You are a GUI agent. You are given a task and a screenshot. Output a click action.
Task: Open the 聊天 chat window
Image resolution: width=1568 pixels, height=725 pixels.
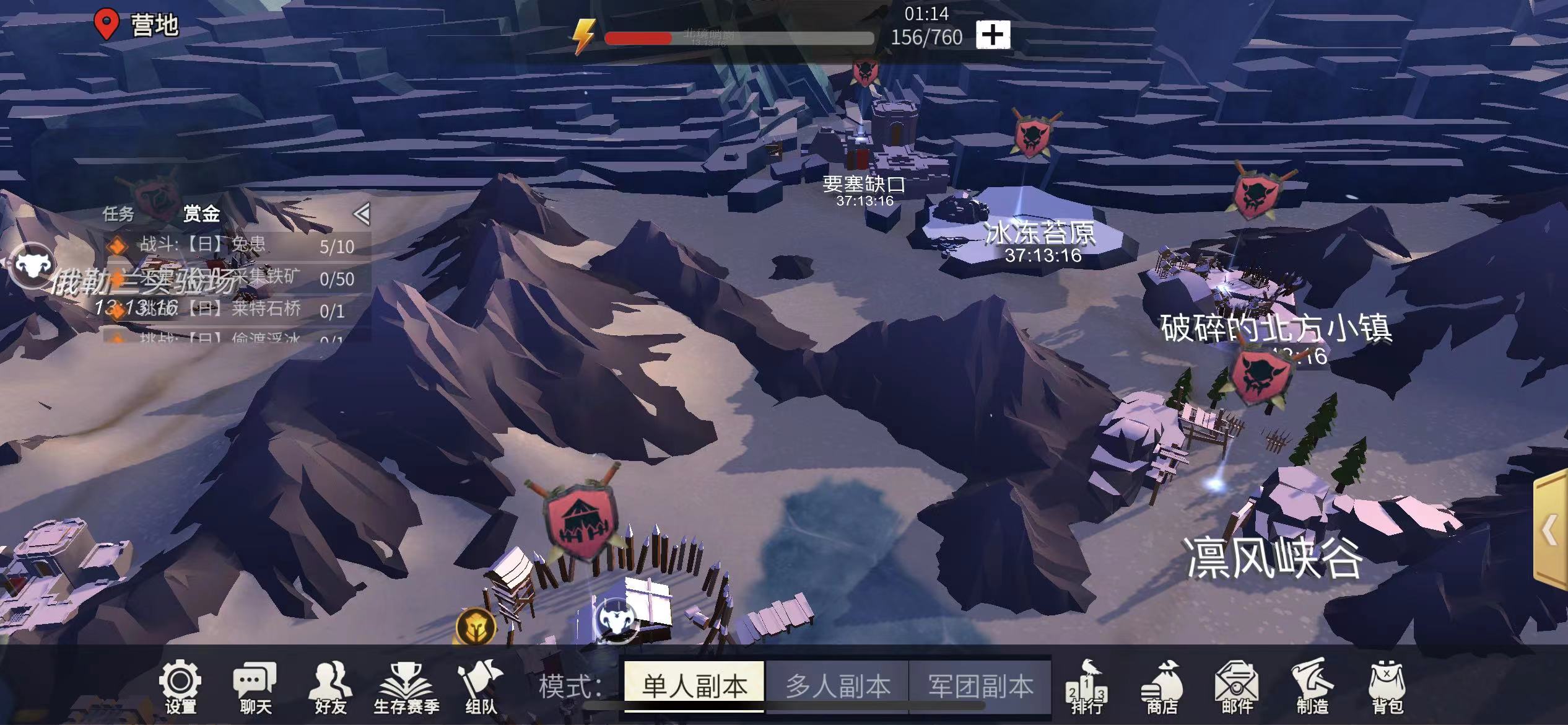coord(255,687)
